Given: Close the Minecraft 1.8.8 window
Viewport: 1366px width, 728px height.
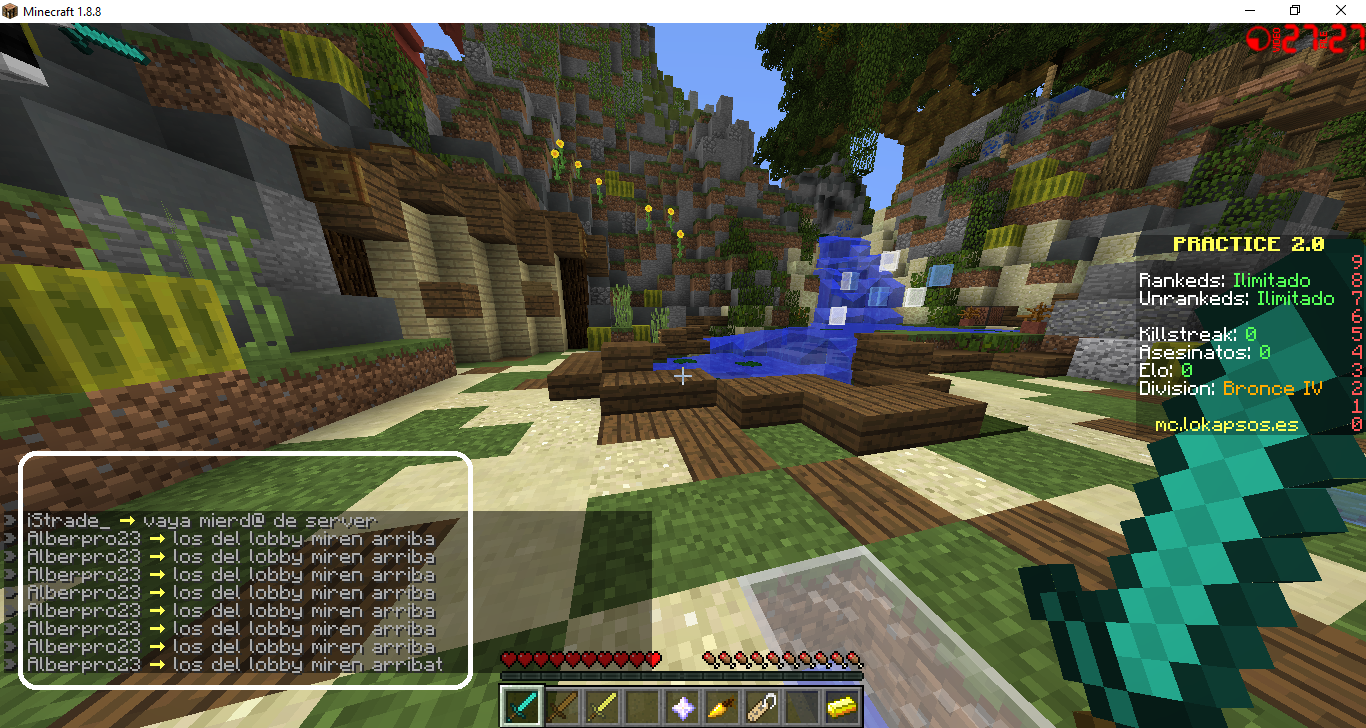Looking at the screenshot, I should tap(1341, 10).
